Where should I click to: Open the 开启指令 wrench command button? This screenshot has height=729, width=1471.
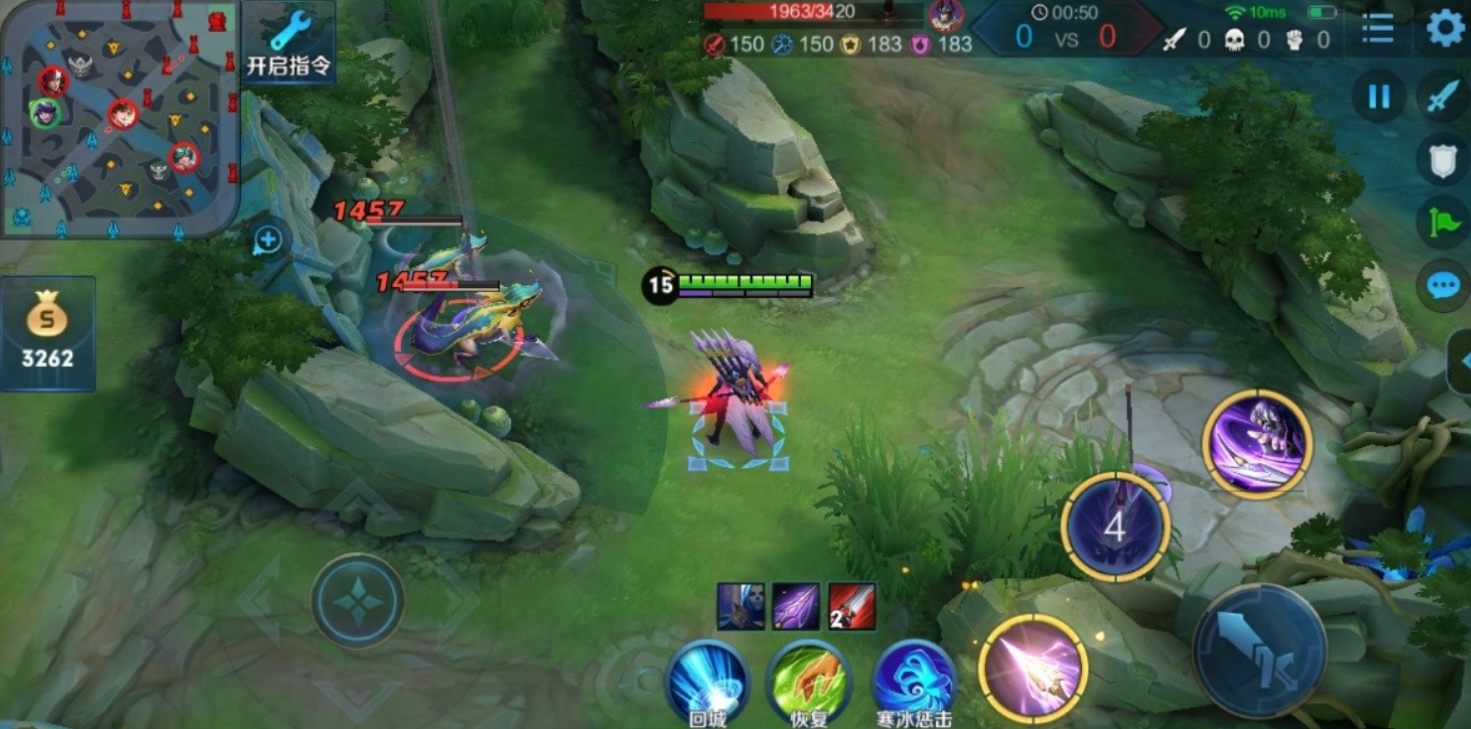(288, 43)
